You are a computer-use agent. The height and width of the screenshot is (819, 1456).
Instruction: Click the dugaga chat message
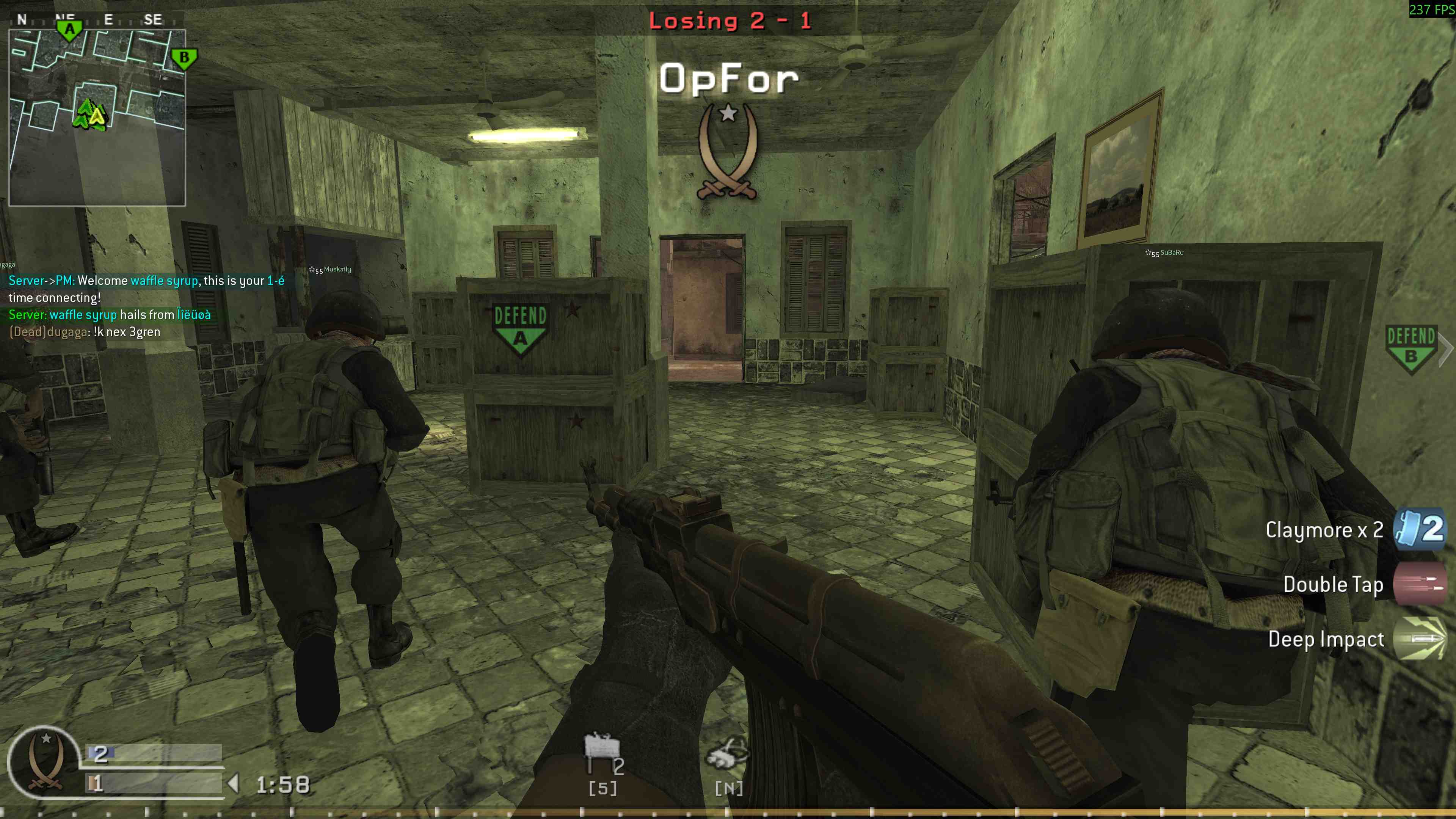click(x=85, y=332)
